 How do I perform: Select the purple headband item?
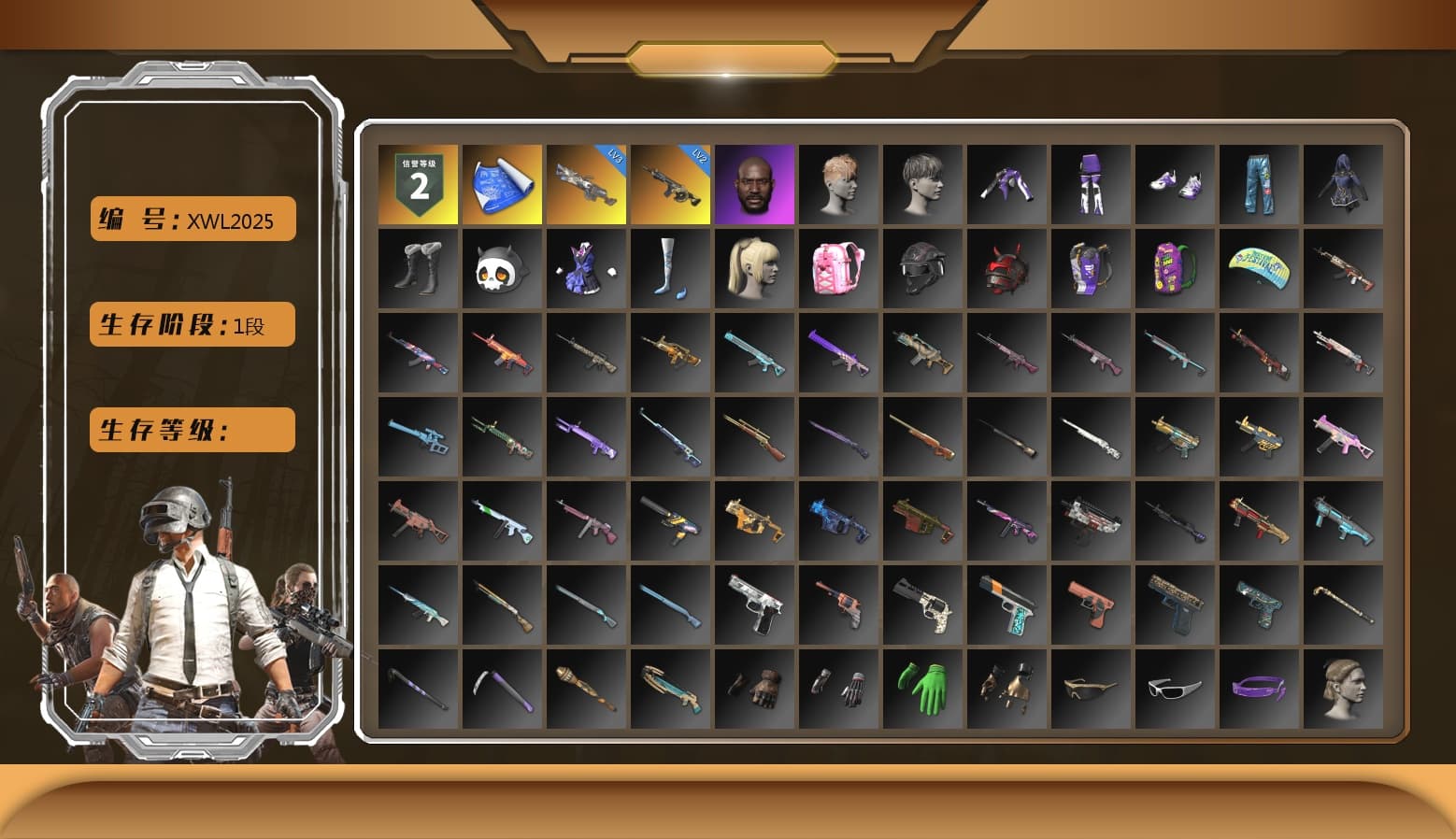tap(1259, 689)
